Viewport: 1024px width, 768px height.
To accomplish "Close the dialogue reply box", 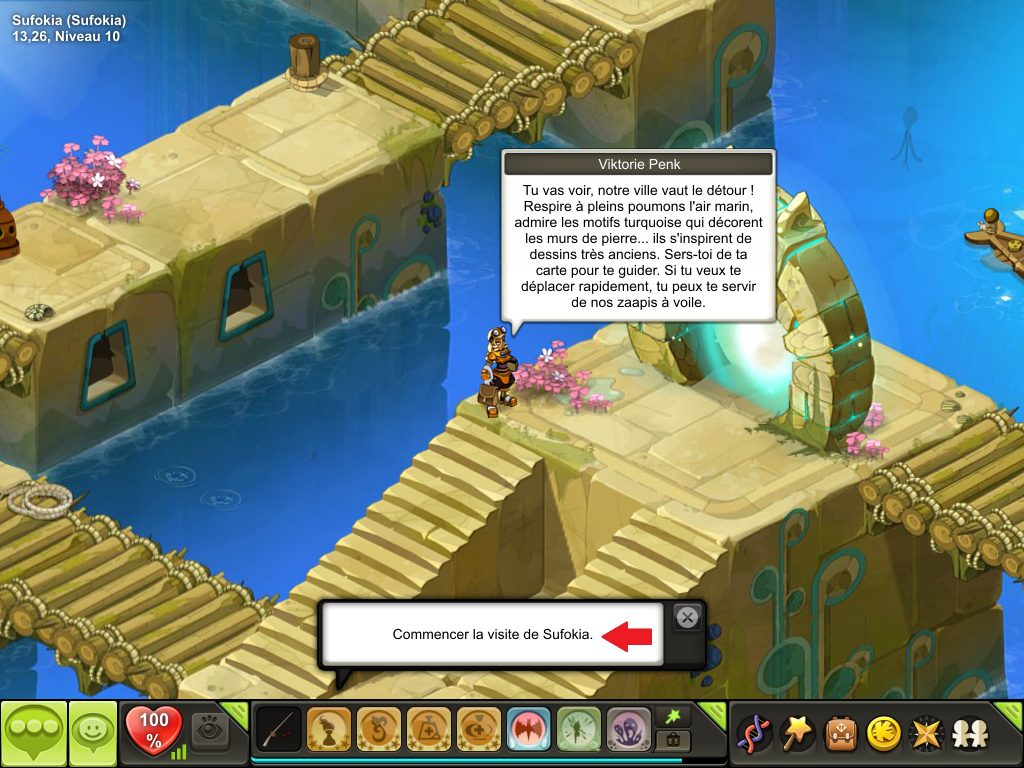I will click(687, 617).
